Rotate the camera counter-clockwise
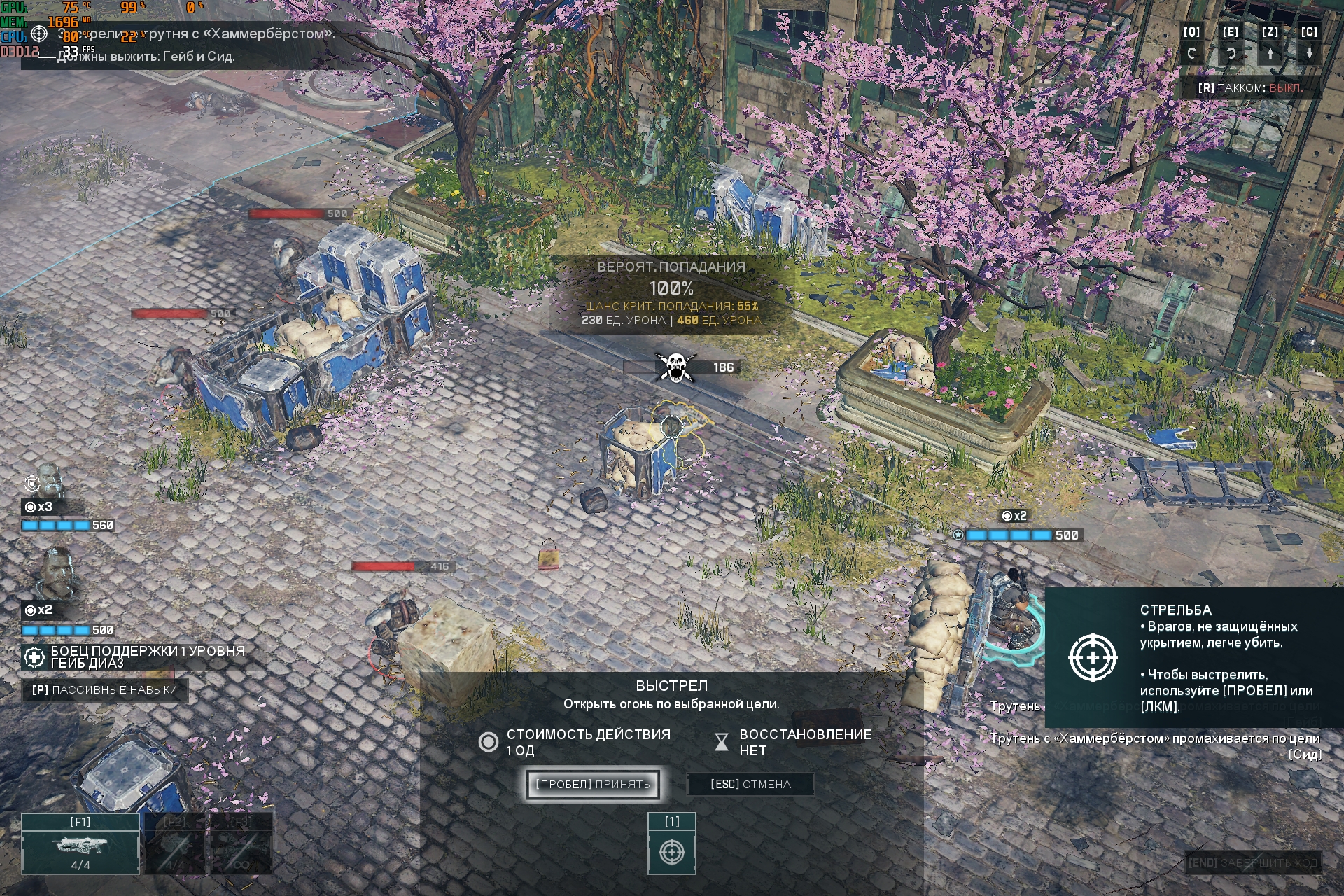 tap(1191, 53)
